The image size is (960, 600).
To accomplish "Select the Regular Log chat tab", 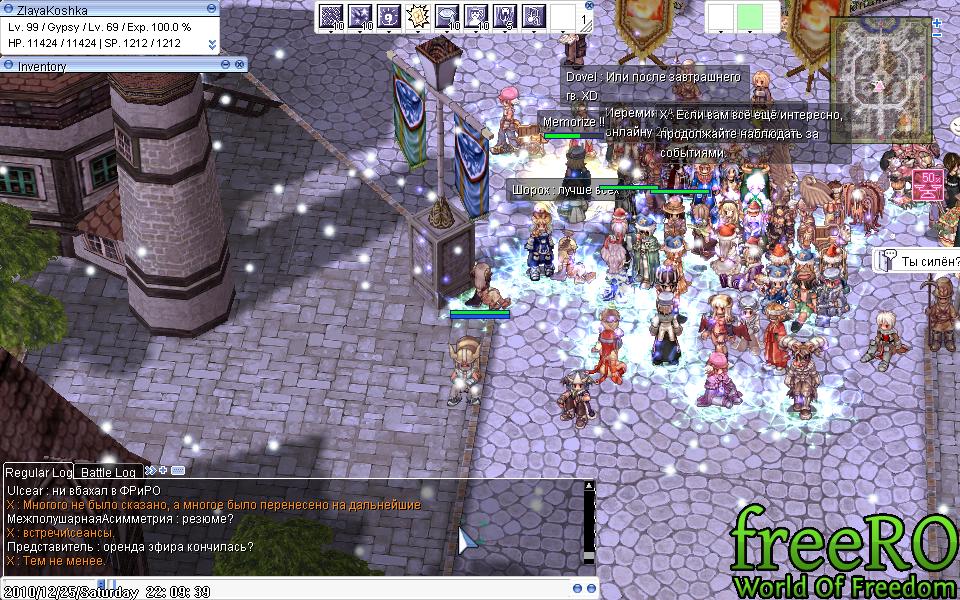I will [38, 472].
